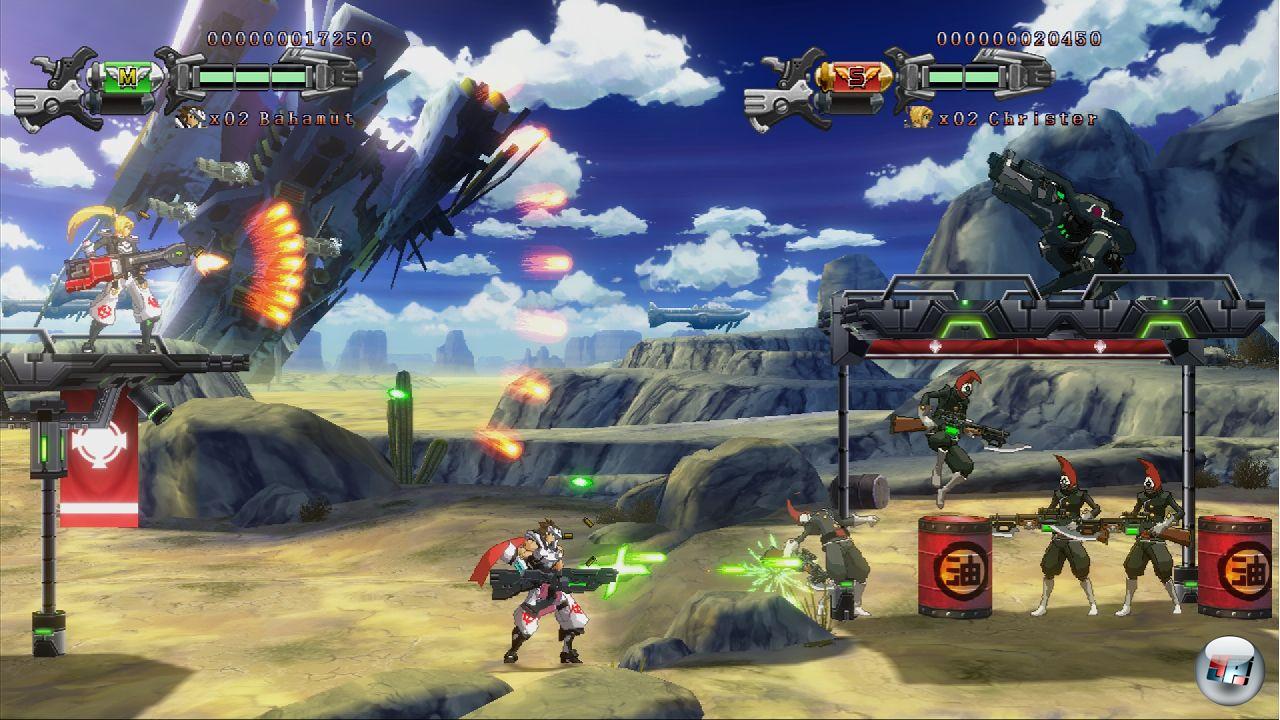1280x720 pixels.
Task: Select player one's green M weapon icon
Action: click(127, 75)
